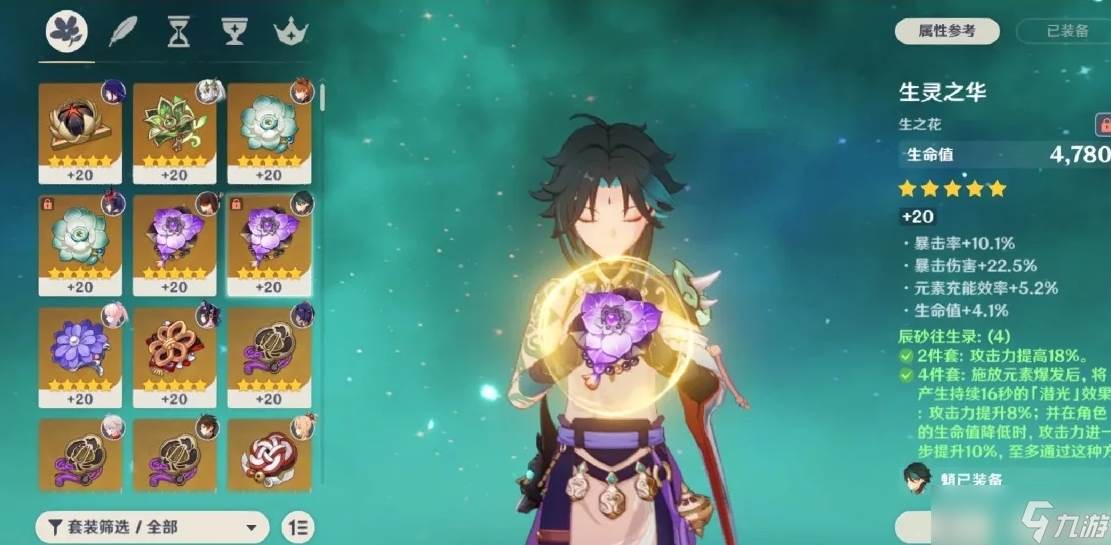
Task: Switch to the feather artifact tab
Action: click(121, 33)
